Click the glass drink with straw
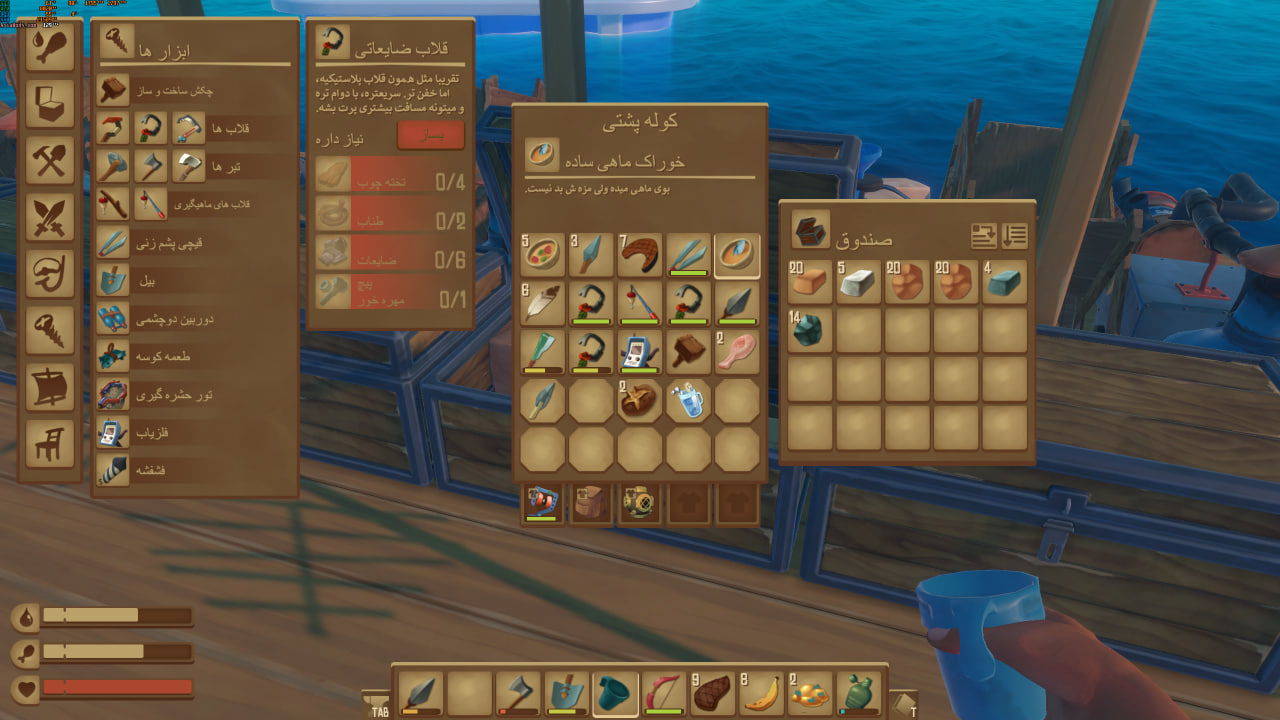This screenshot has height=720, width=1280. [x=688, y=401]
